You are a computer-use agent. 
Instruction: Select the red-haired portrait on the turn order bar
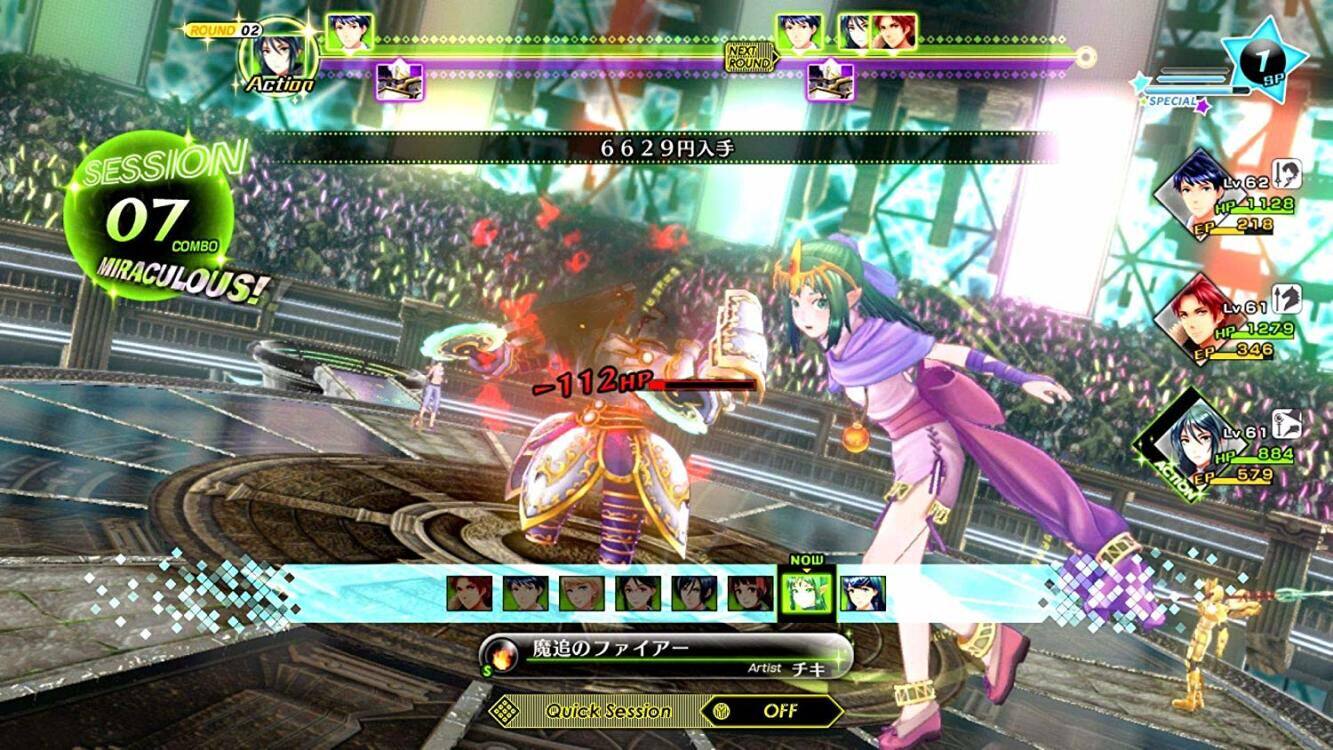click(x=893, y=32)
